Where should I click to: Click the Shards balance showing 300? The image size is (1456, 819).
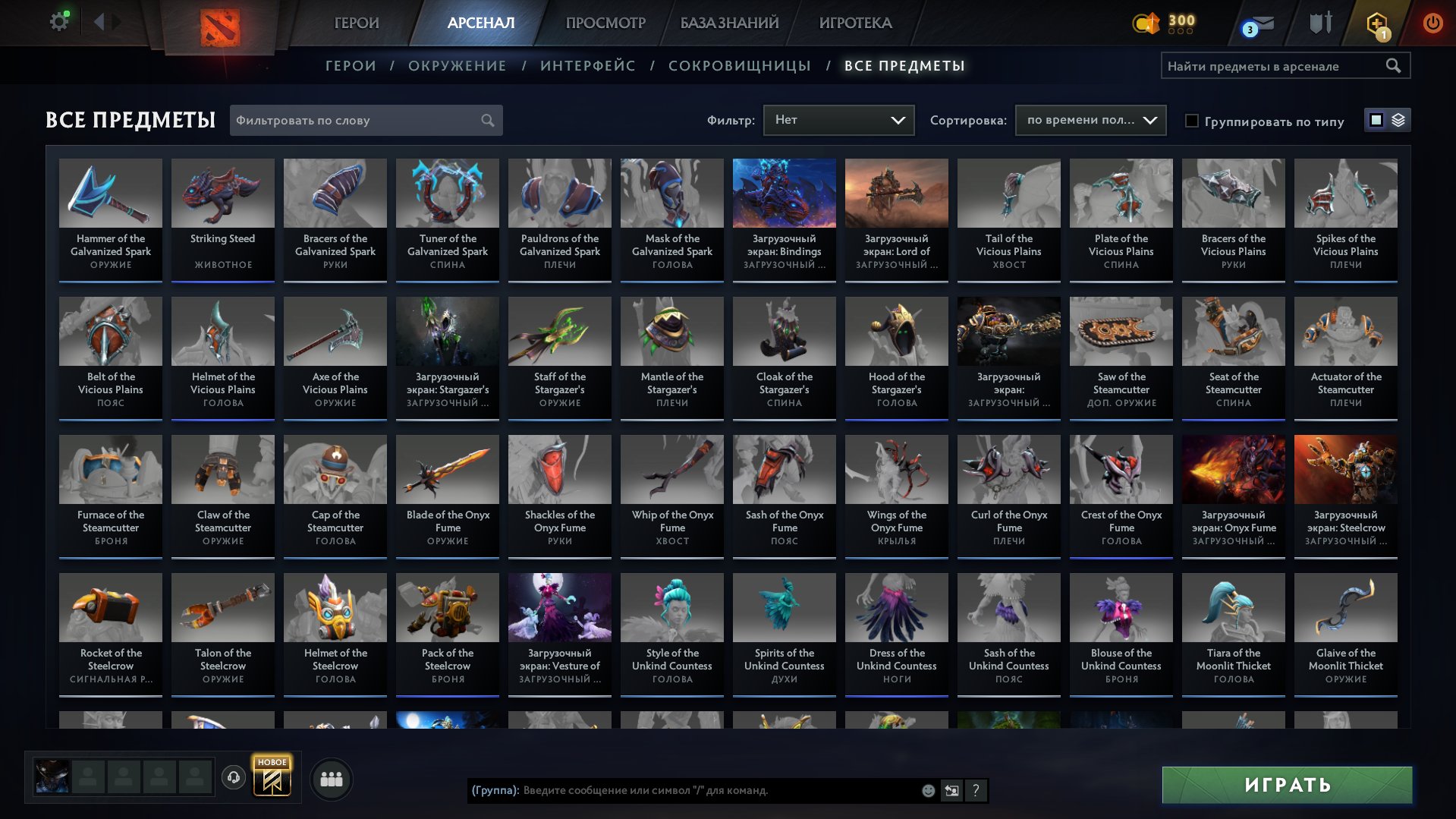pyautogui.click(x=1167, y=24)
